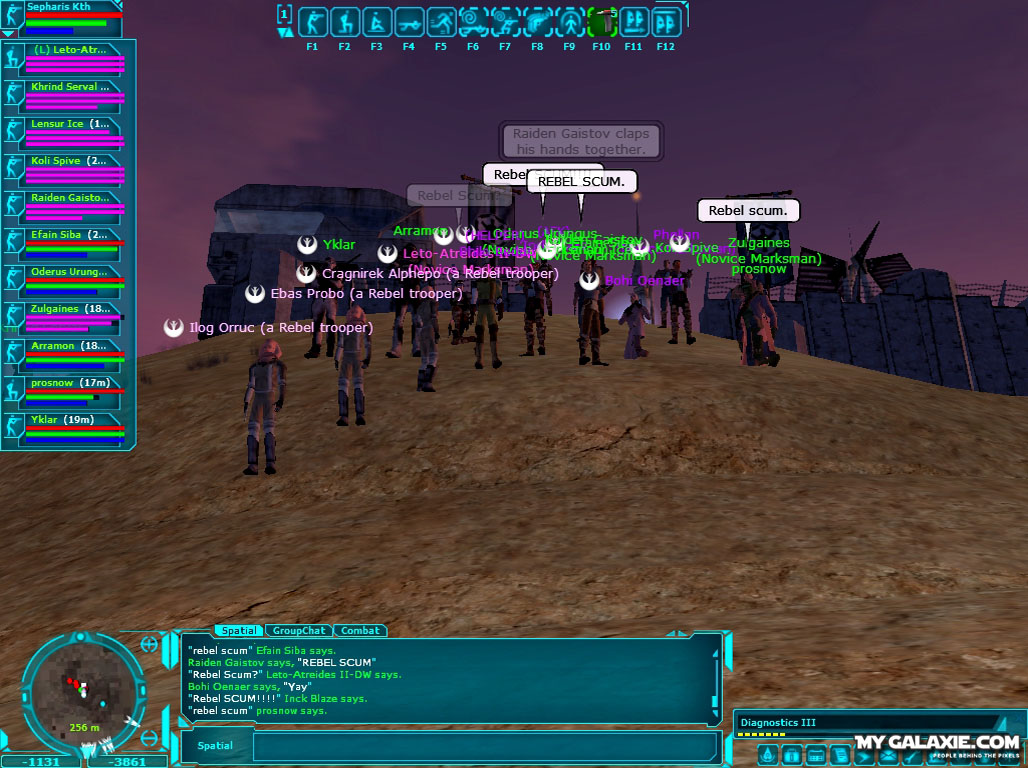The height and width of the screenshot is (768, 1028).
Task: Use the green-highlighted item slot on F10
Action: (x=601, y=21)
